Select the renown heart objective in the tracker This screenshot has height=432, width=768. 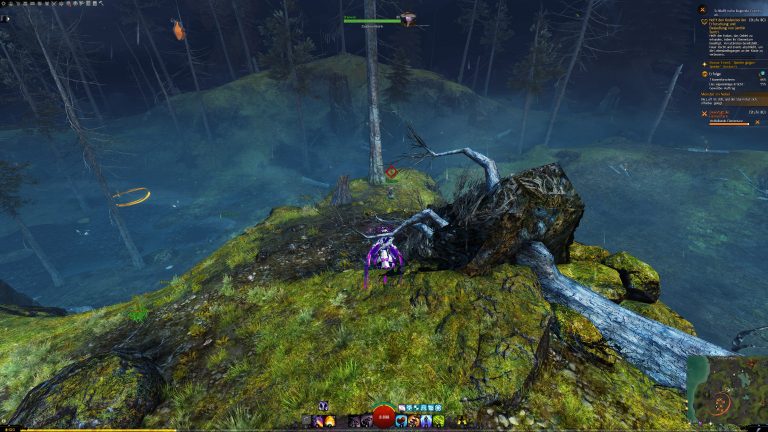click(x=702, y=18)
